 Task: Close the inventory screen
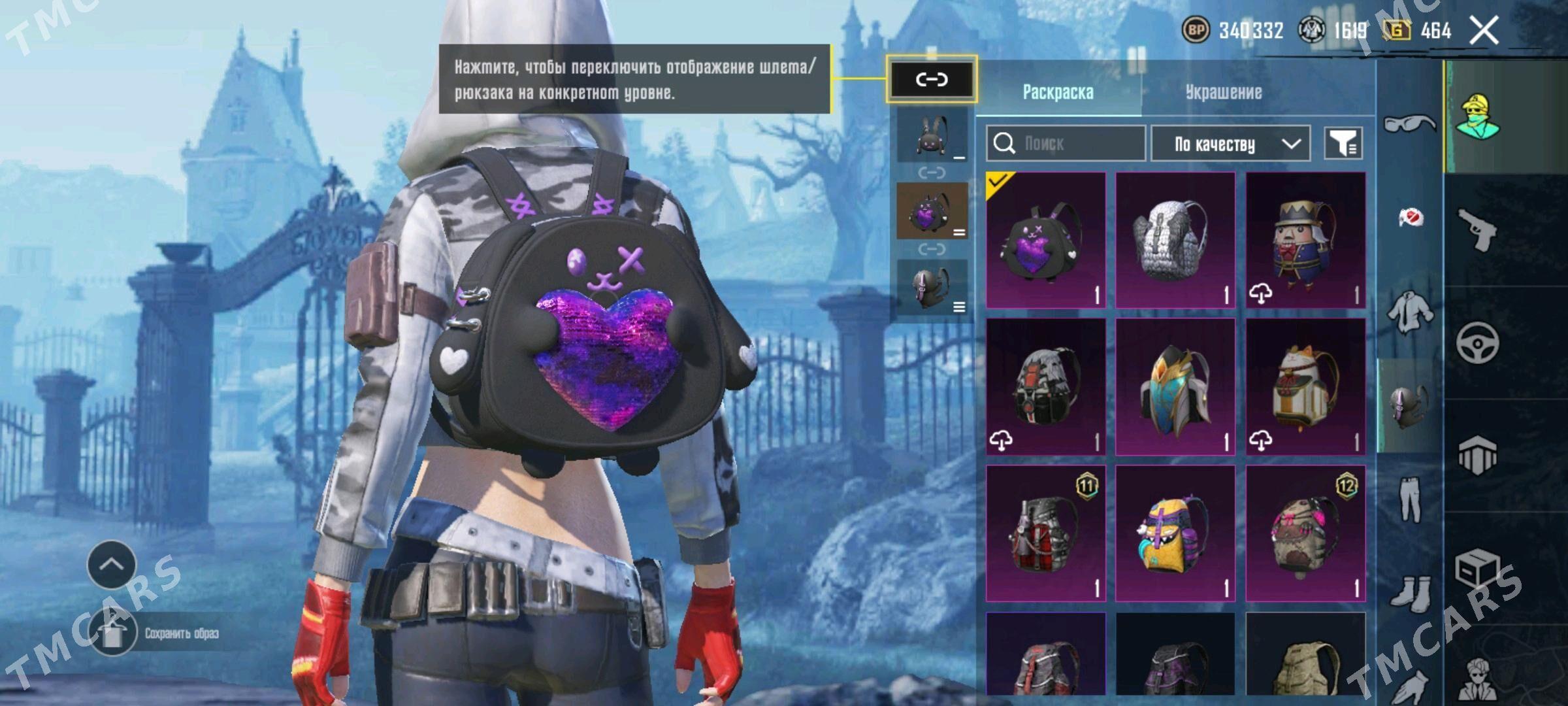tap(1484, 31)
